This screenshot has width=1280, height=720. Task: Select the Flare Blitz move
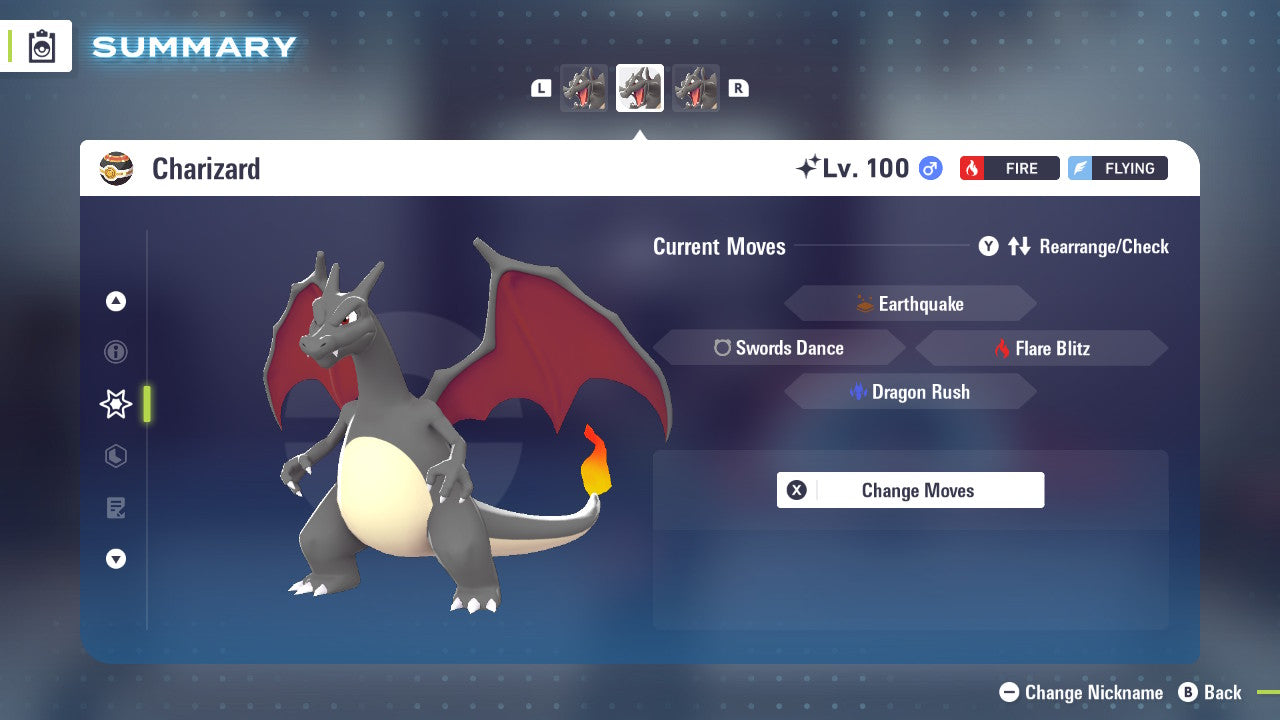pos(1041,347)
